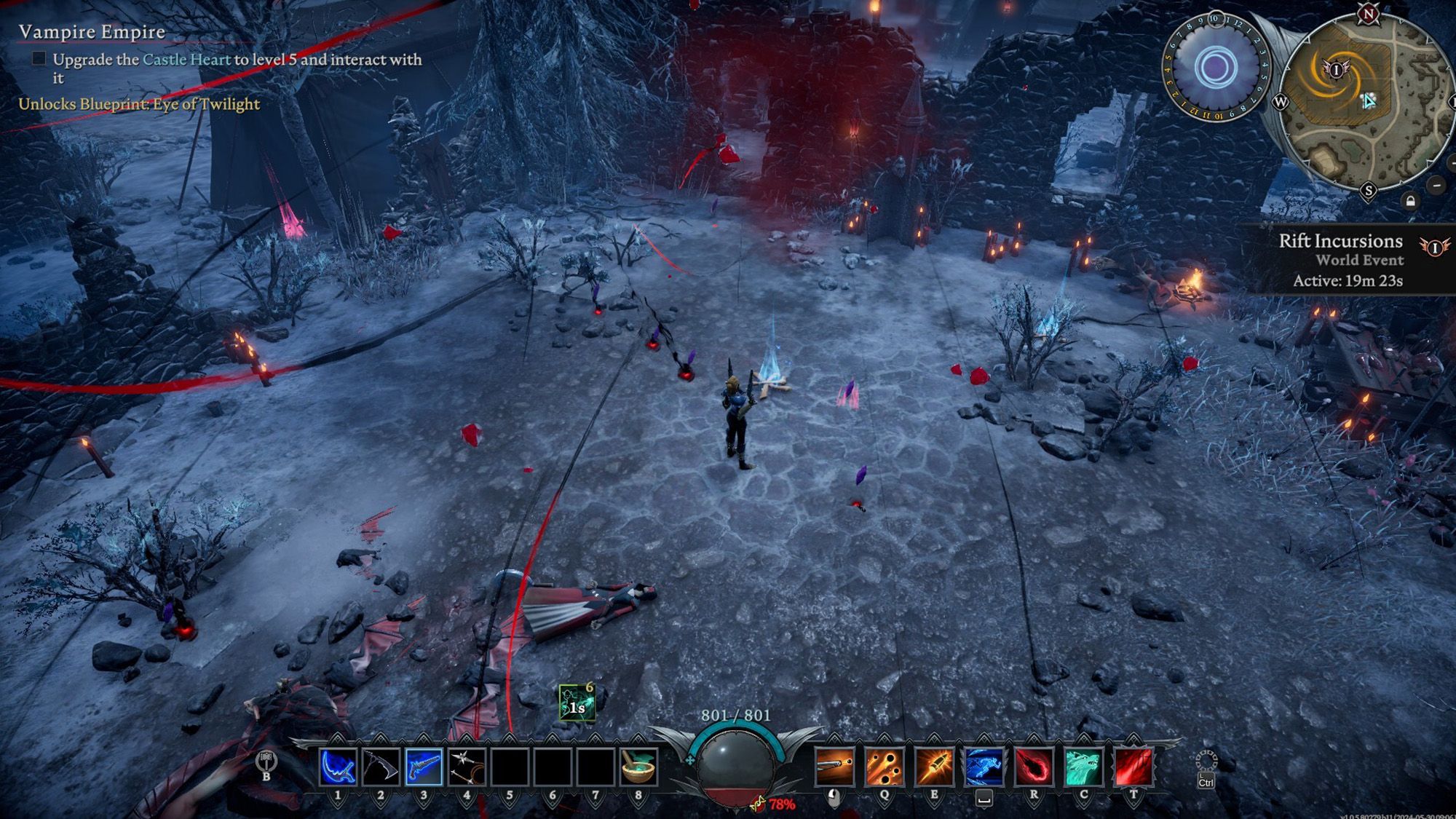Select the throwing weapons in hotbar slot 4

point(467,767)
